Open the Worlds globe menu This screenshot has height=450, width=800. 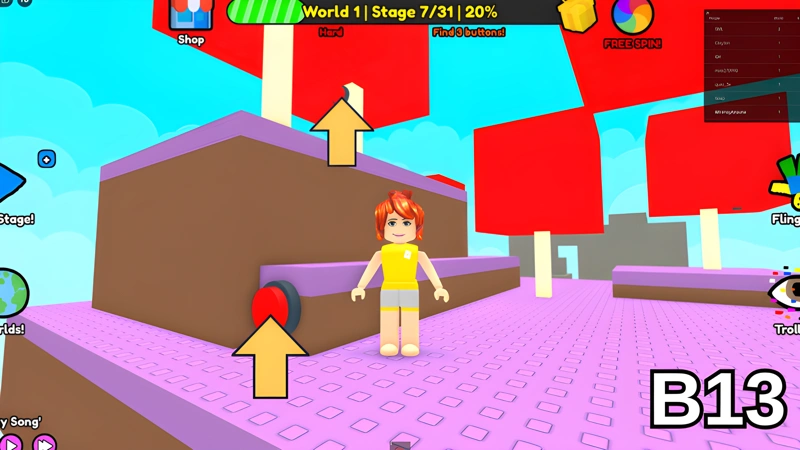pyautogui.click(x=10, y=292)
